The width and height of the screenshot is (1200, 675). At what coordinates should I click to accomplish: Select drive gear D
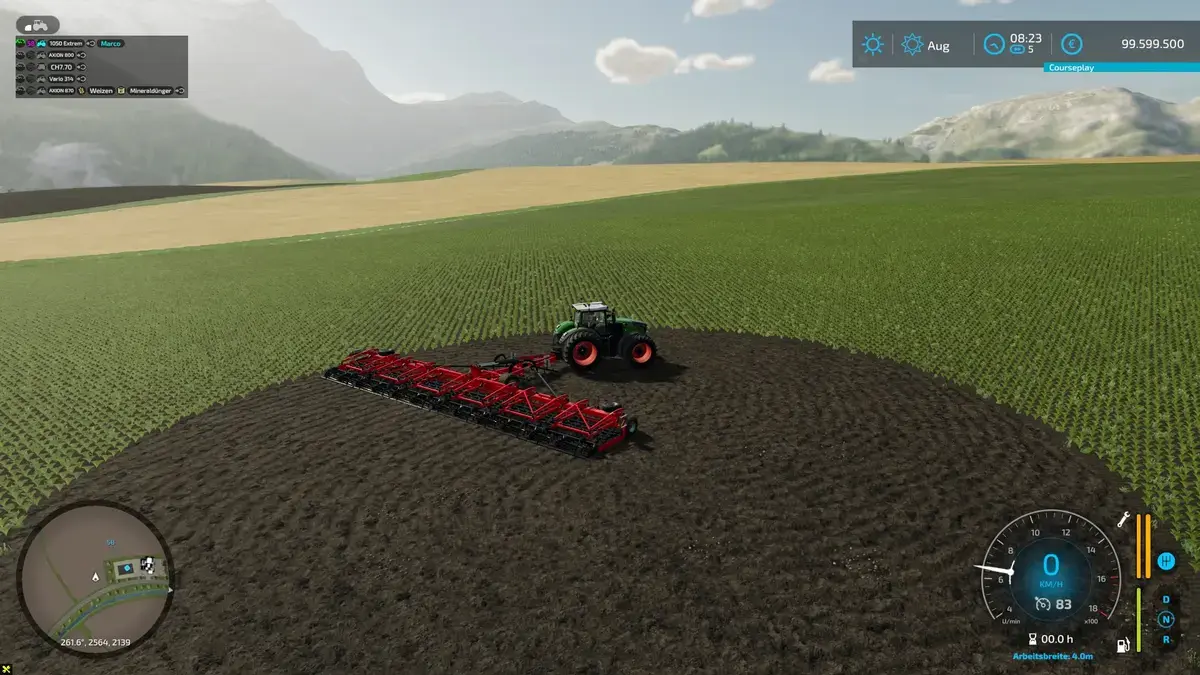pos(1165,600)
